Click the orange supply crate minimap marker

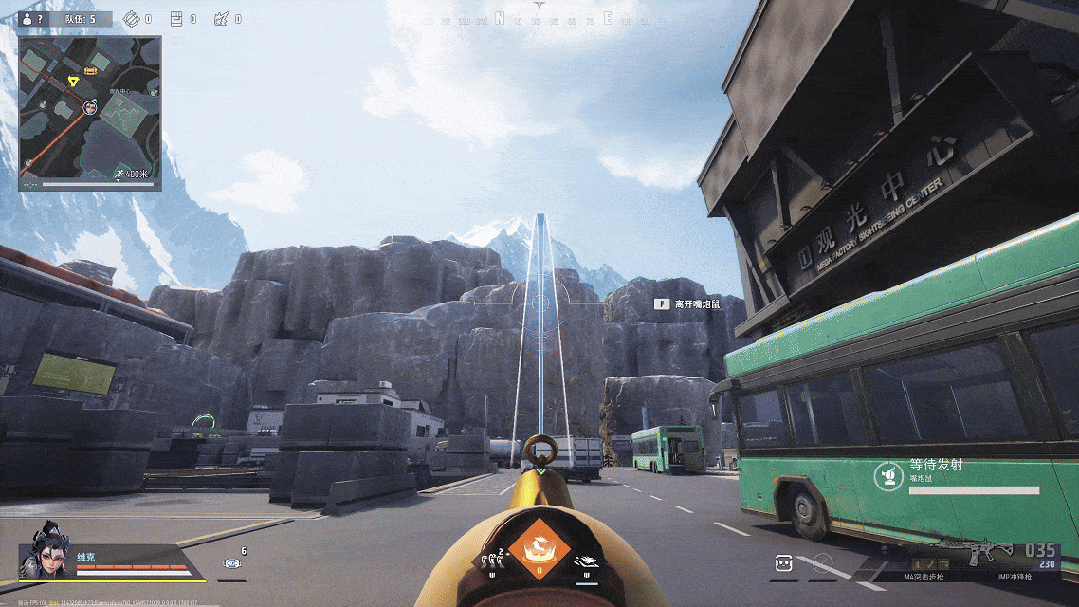point(91,71)
